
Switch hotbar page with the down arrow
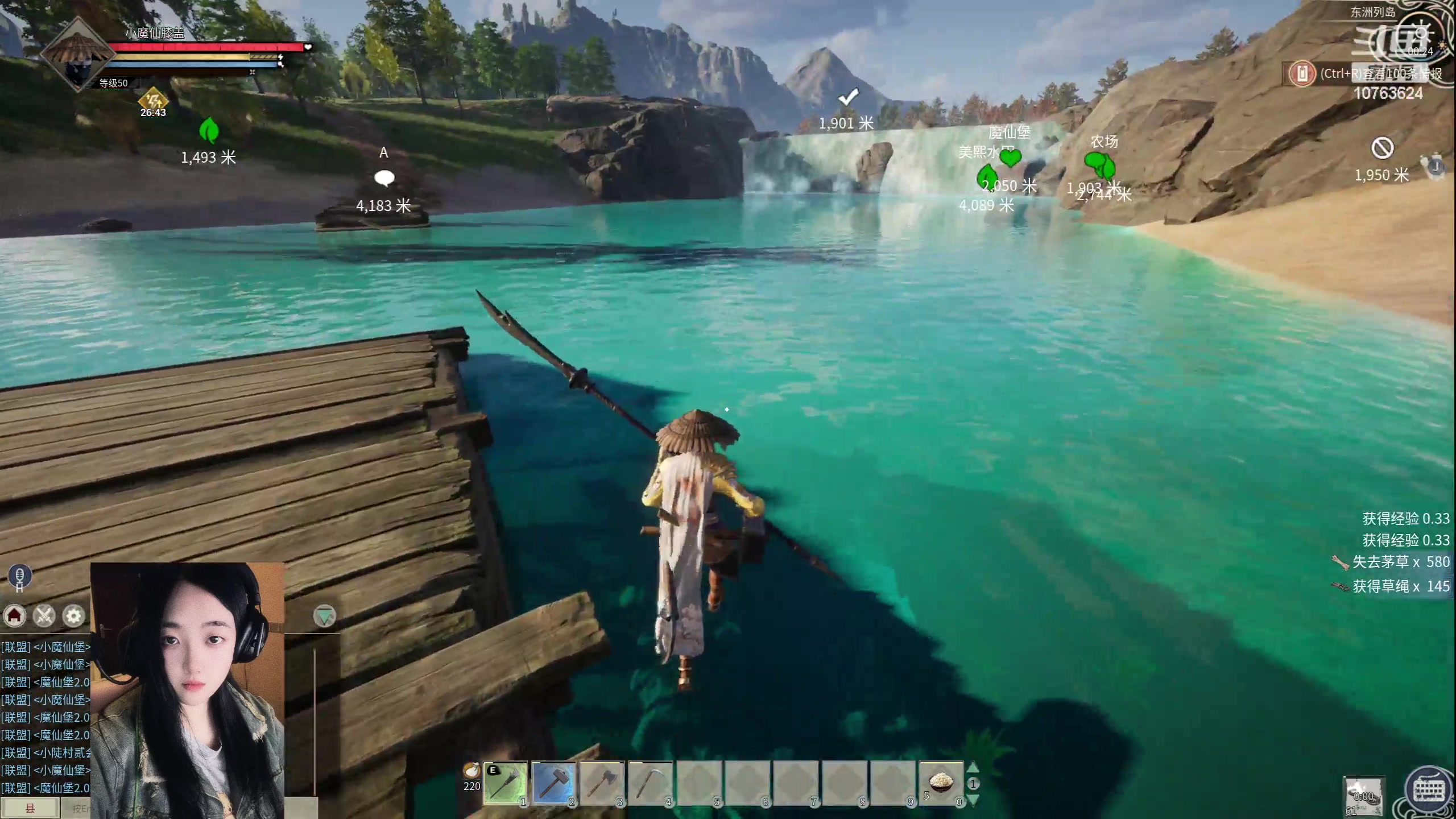point(973,800)
